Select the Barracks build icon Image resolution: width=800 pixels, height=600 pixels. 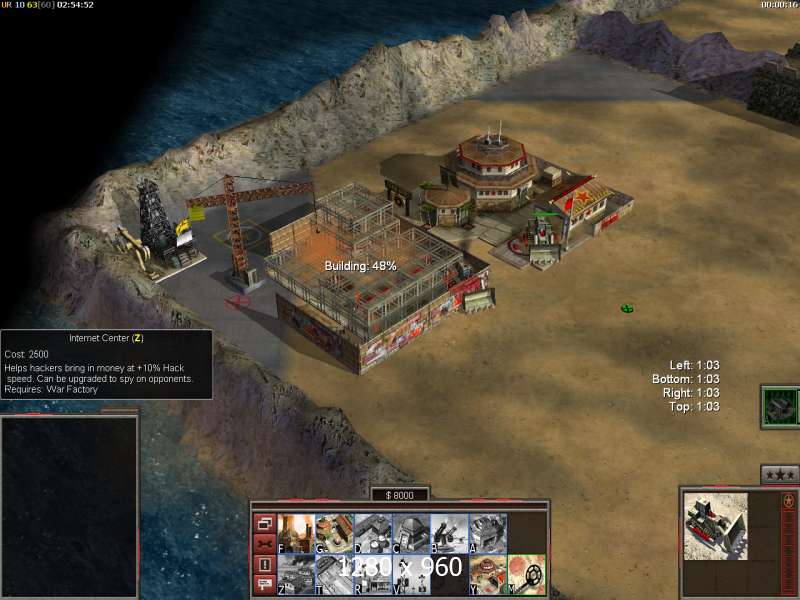click(334, 533)
